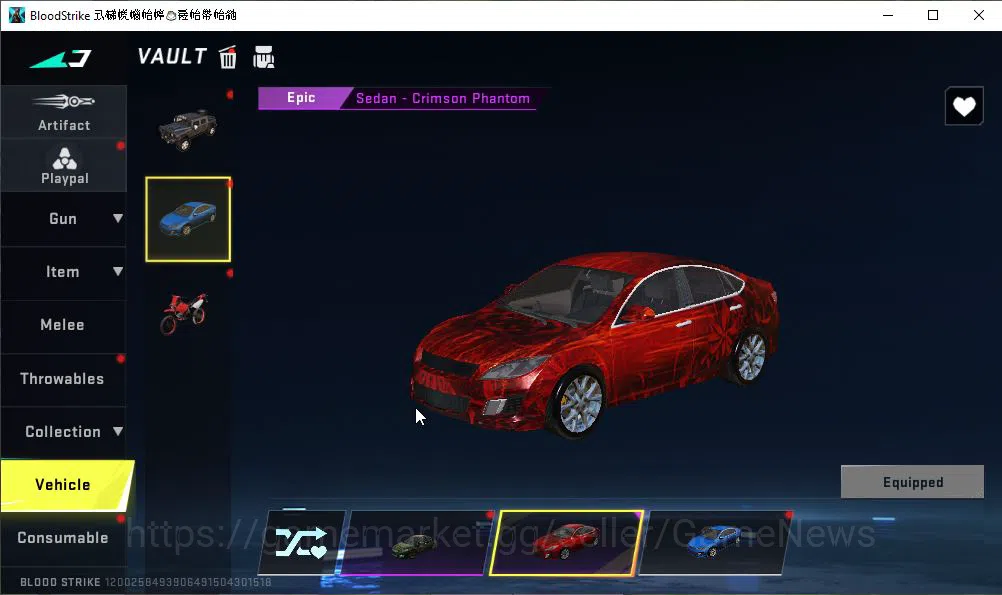
Task: Select the Vehicle category tab
Action: pos(63,485)
